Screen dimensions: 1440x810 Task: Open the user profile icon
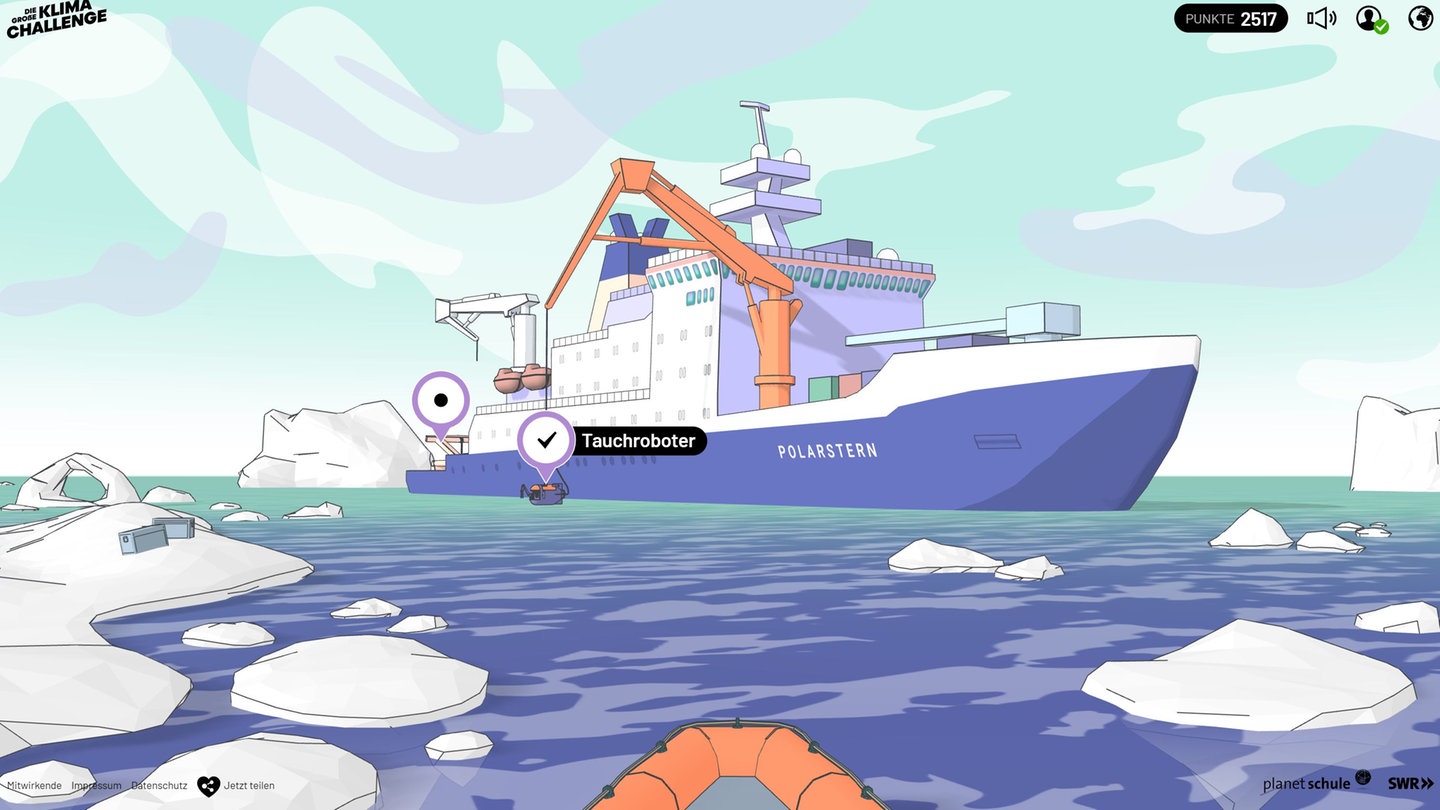point(1370,18)
